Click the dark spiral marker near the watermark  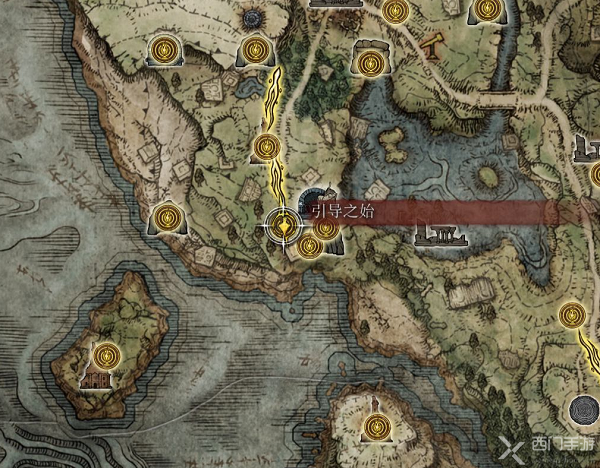click(580, 410)
